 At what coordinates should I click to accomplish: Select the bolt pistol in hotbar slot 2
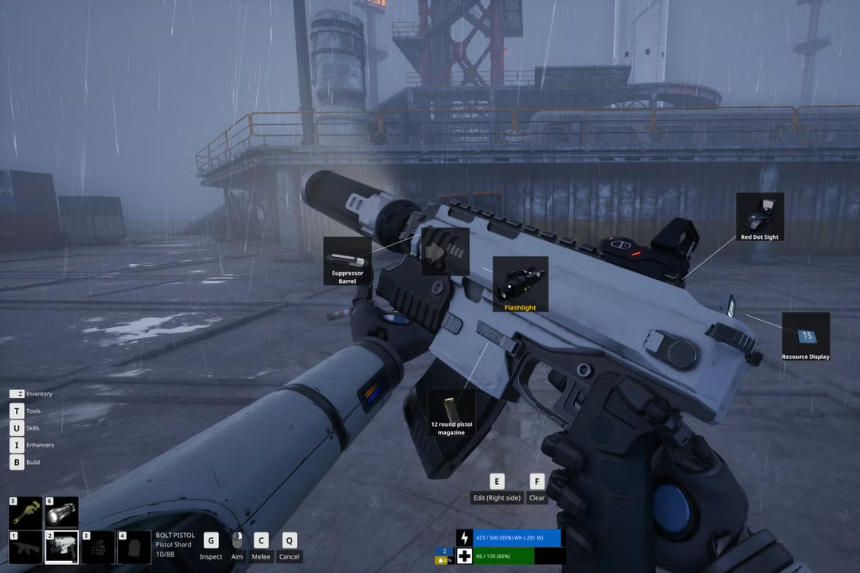[x=62, y=547]
